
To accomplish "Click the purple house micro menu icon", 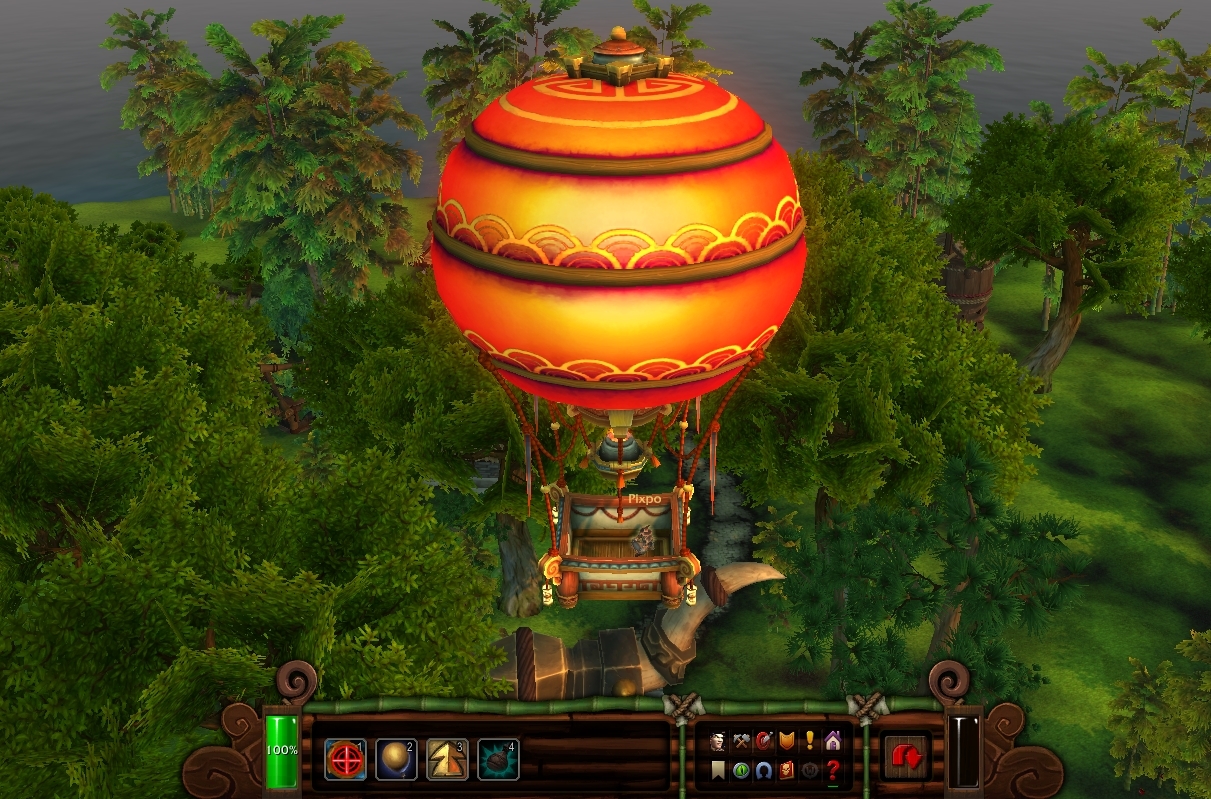I will click(833, 742).
